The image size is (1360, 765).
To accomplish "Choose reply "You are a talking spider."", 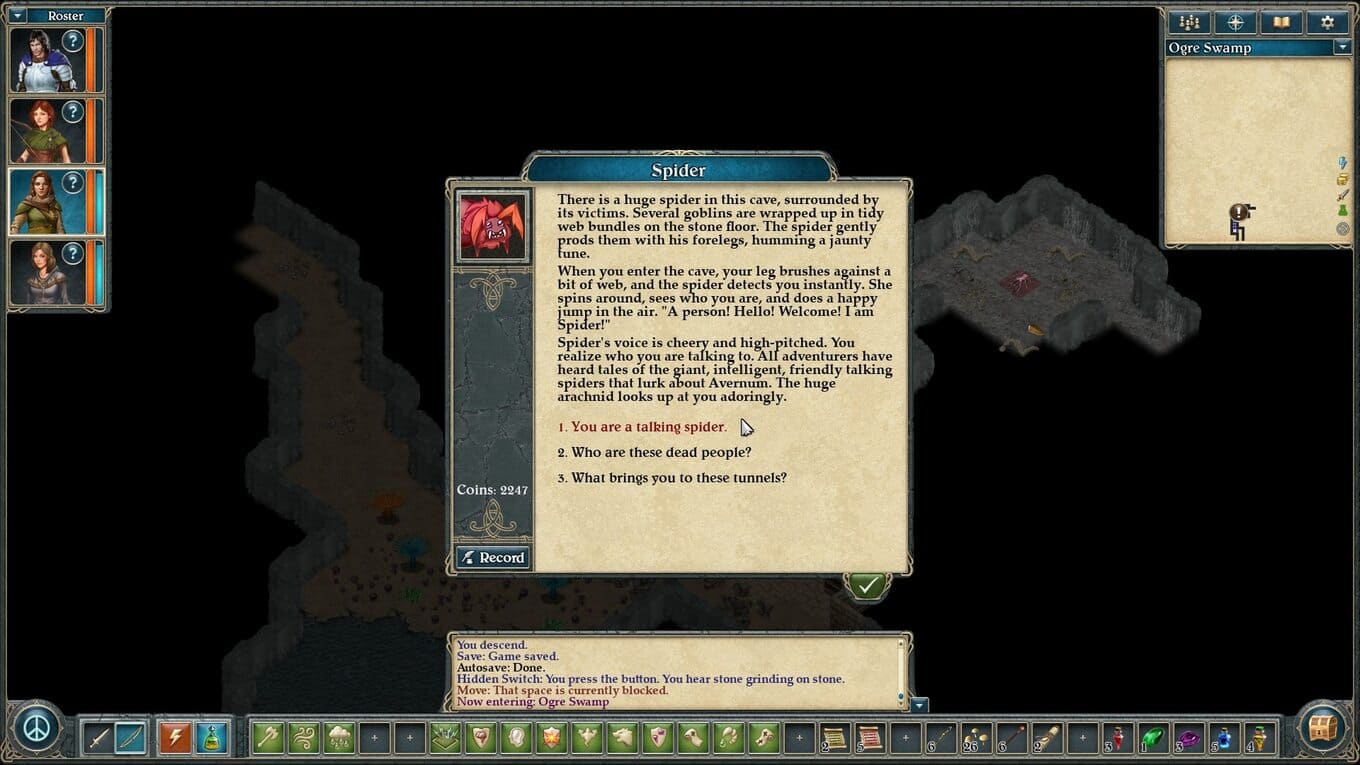I will coord(648,427).
